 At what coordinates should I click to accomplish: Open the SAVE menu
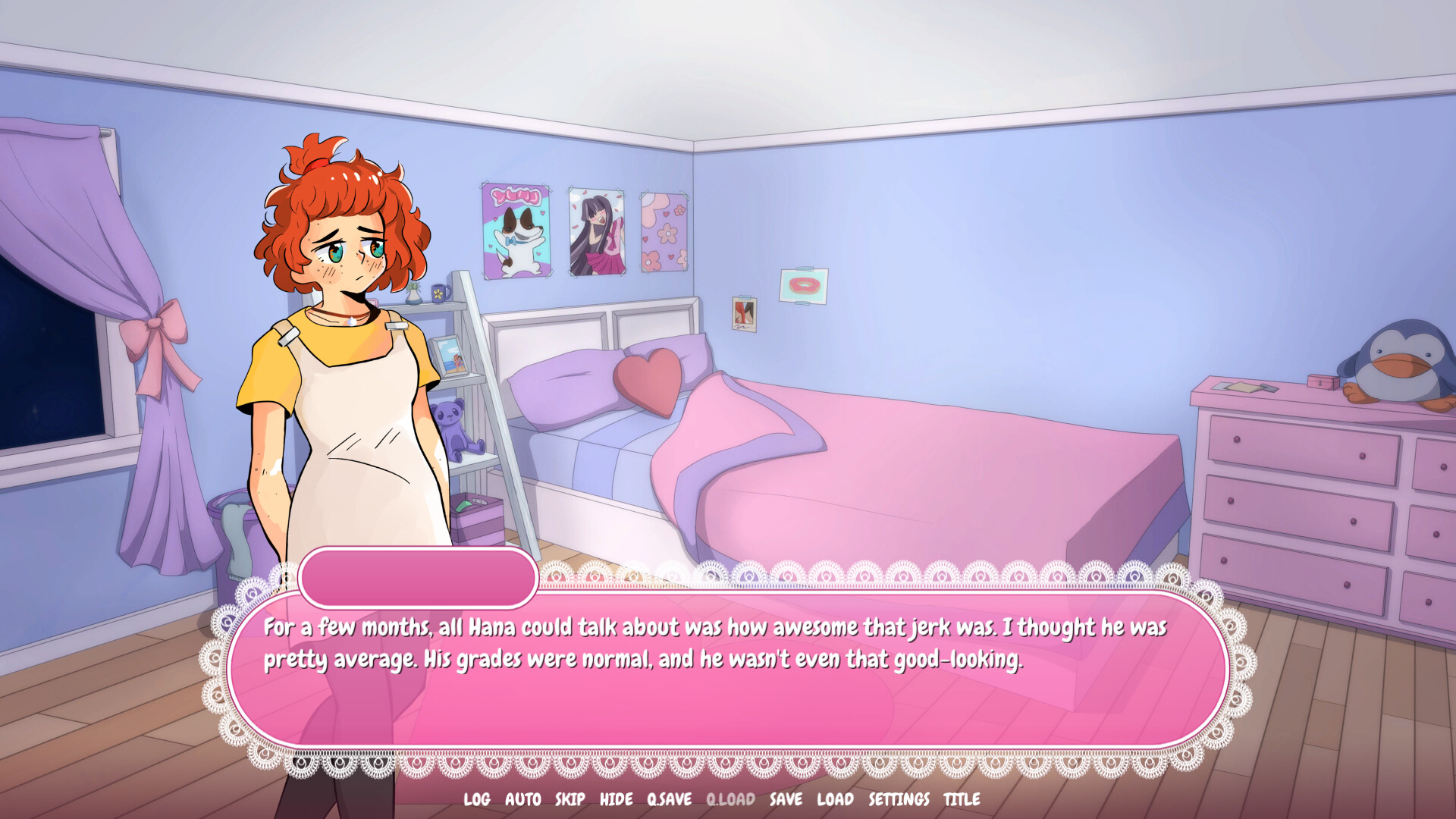point(786,799)
